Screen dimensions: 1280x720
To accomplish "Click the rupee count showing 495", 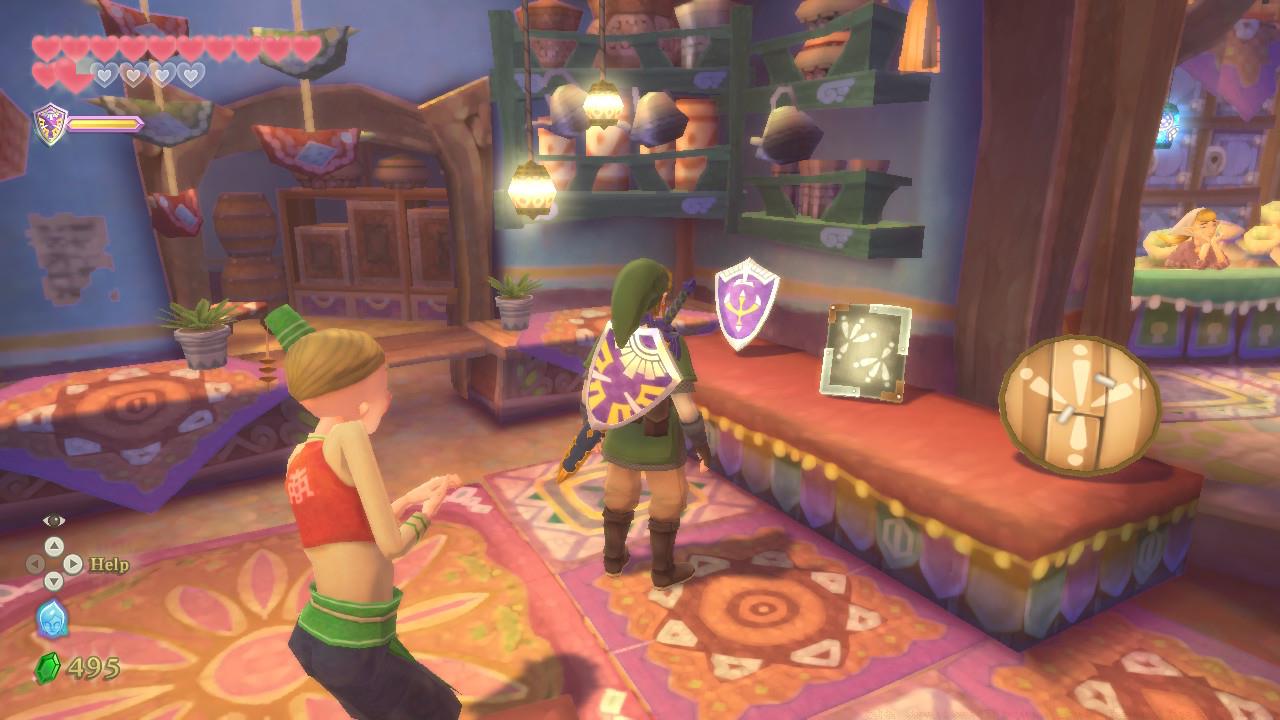I will (95, 667).
